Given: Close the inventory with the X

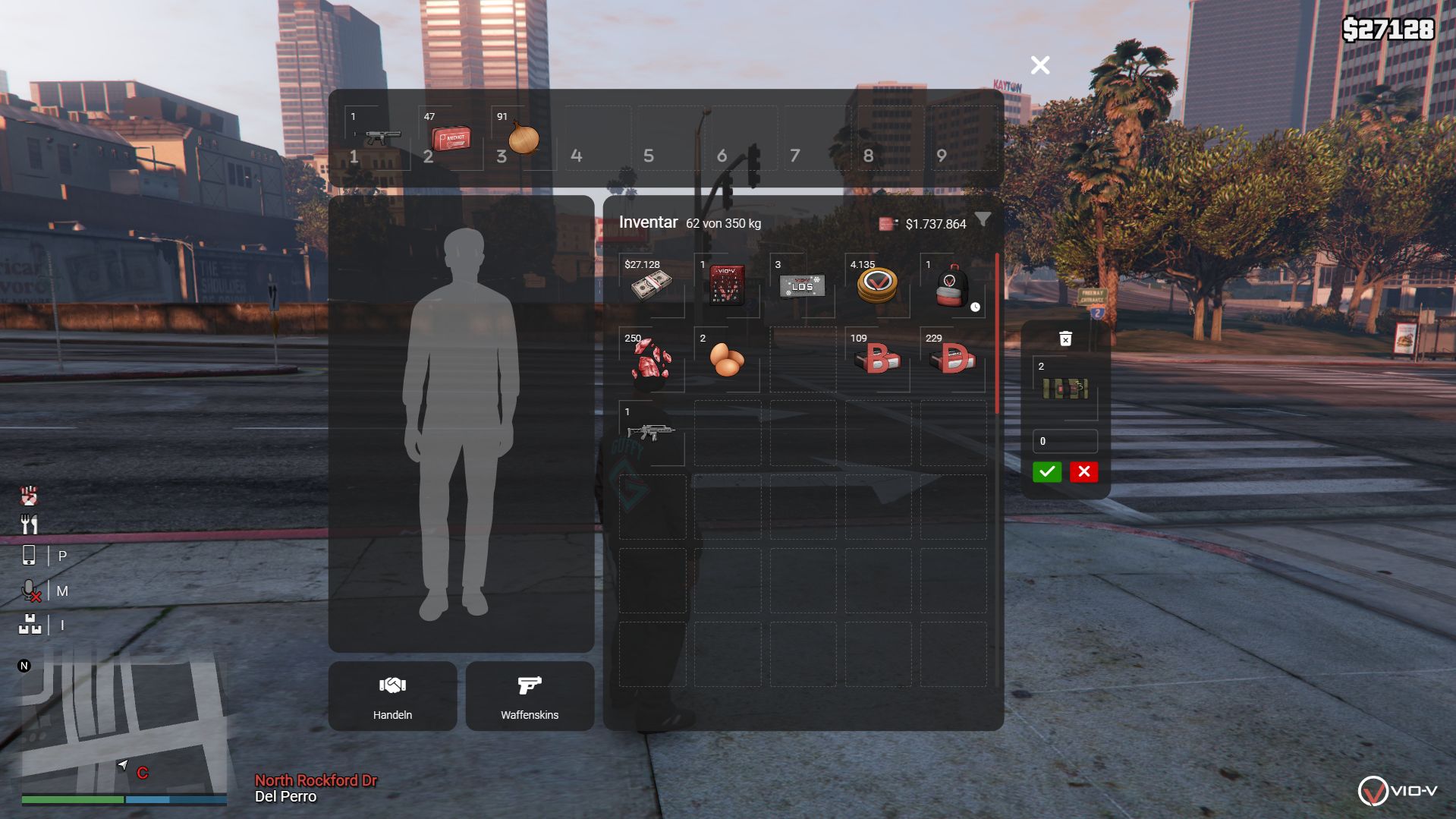Looking at the screenshot, I should point(1040,65).
